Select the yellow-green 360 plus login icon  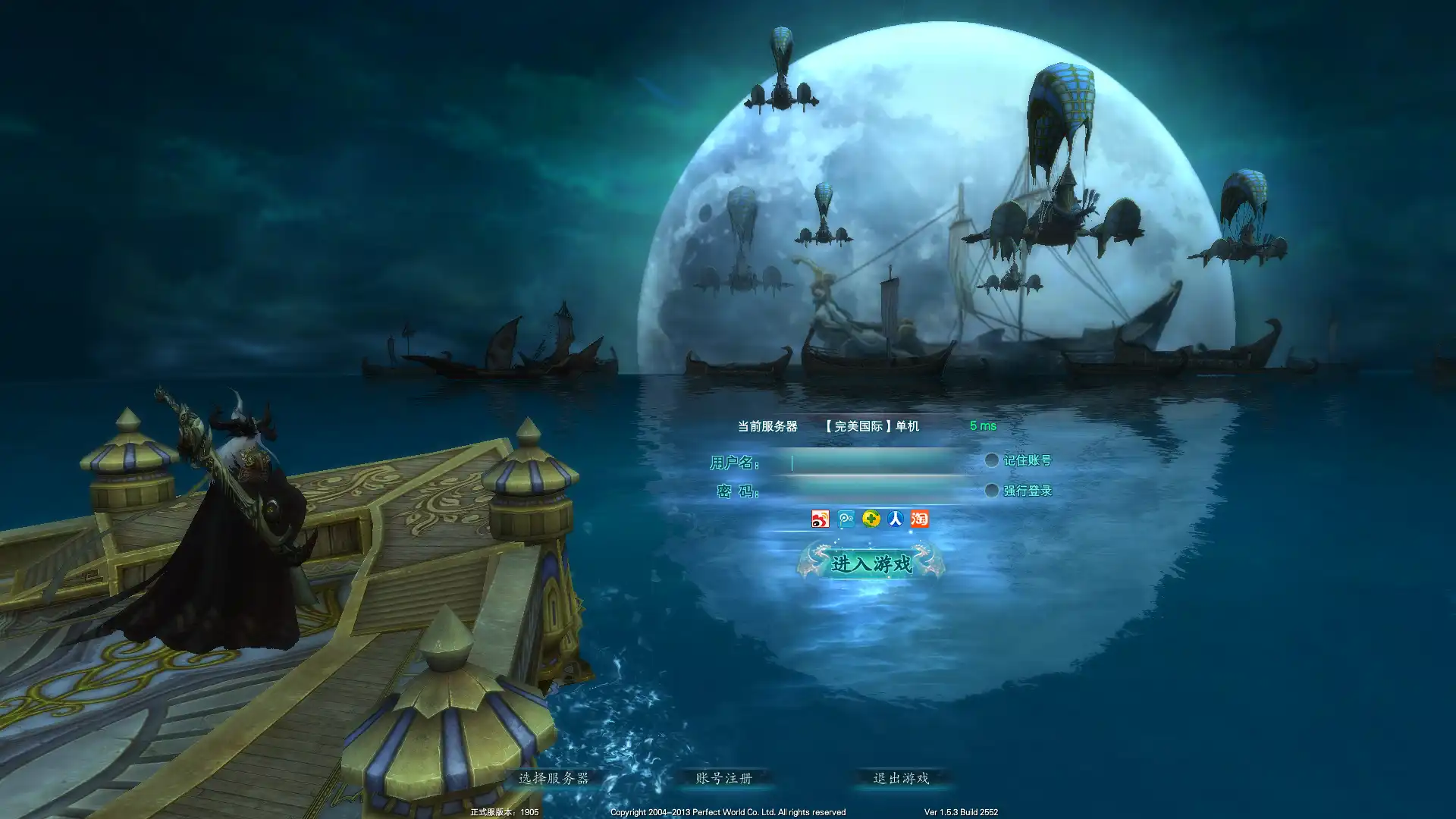click(871, 519)
